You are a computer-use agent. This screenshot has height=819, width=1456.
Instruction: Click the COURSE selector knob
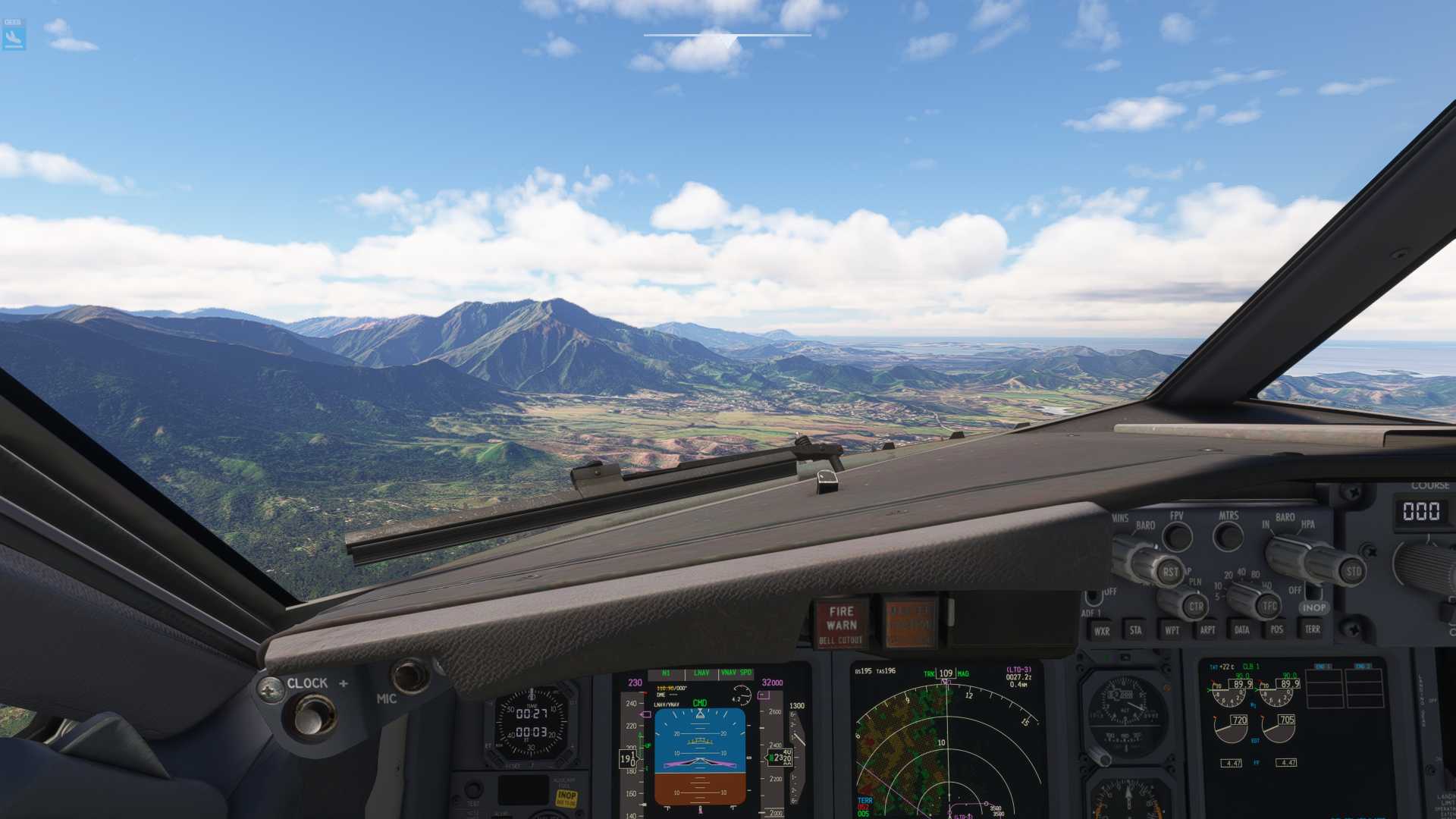1426,565
